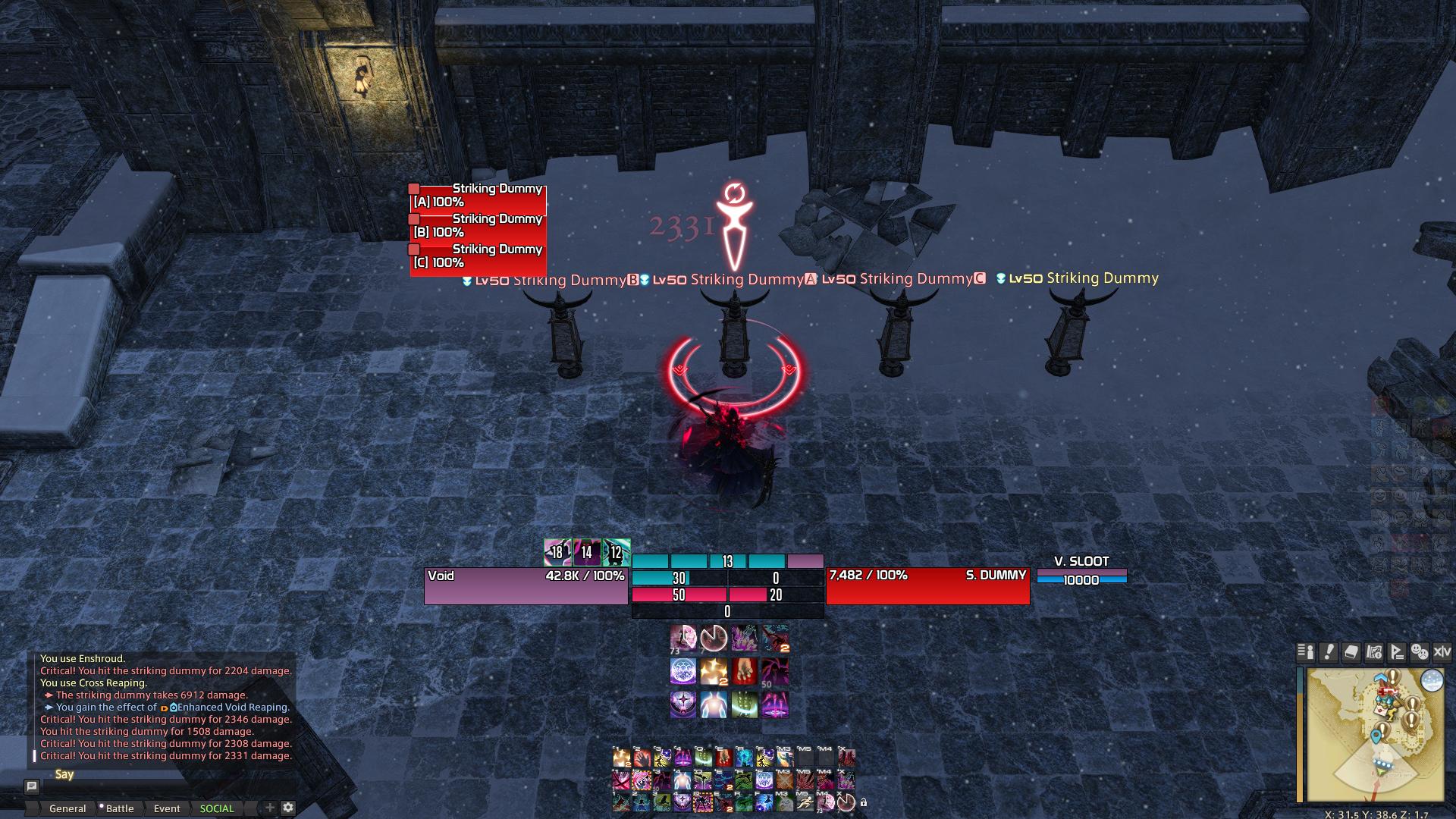Viewport: 1456px width, 819px height.
Task: Use the Gluttony red hand ability
Action: (x=743, y=671)
